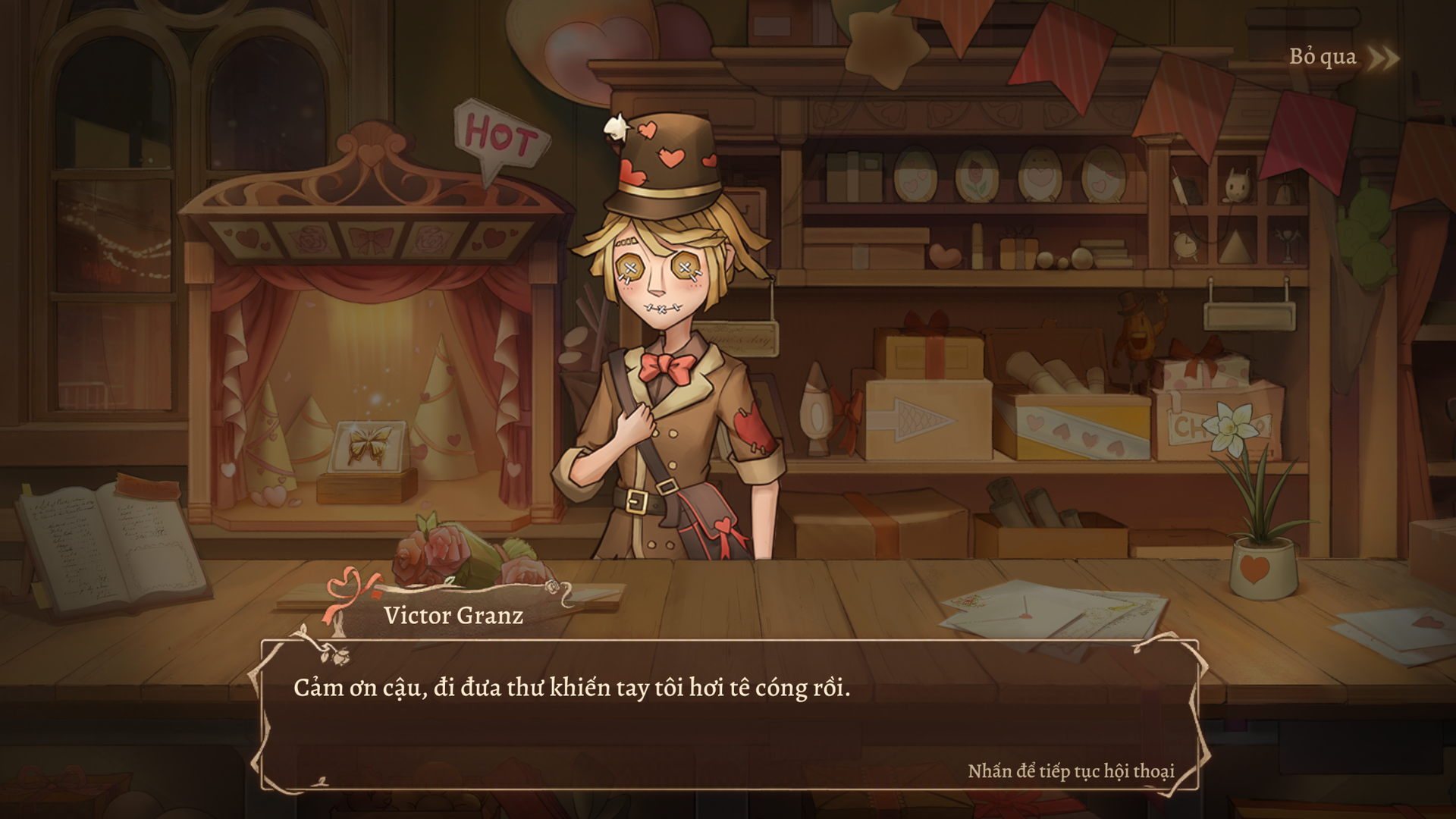Skip the dialogue with Bỏ qua
This screenshot has width=1456, height=819.
[x=1342, y=58]
